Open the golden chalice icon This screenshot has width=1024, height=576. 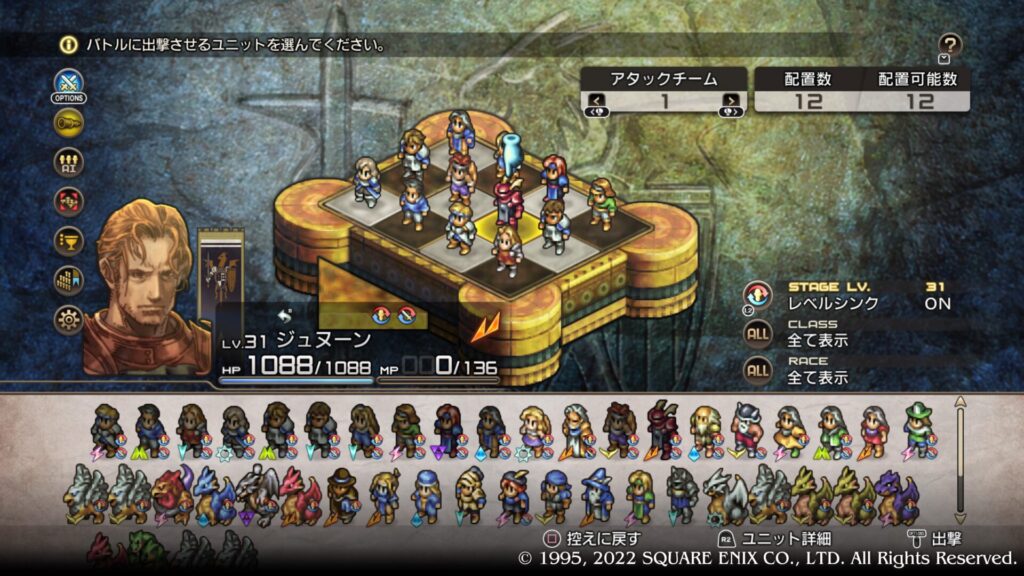pos(69,240)
